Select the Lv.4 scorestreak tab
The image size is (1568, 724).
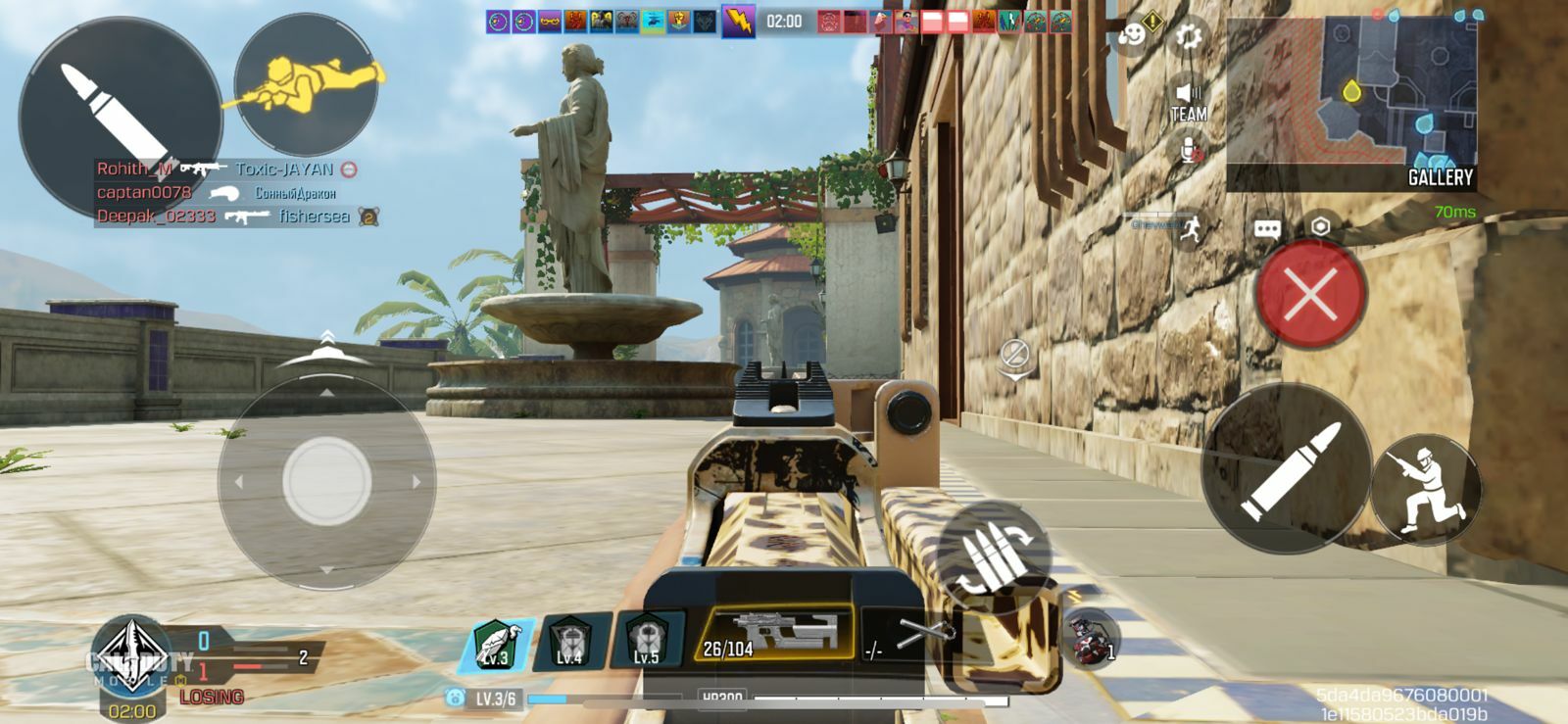(572, 639)
